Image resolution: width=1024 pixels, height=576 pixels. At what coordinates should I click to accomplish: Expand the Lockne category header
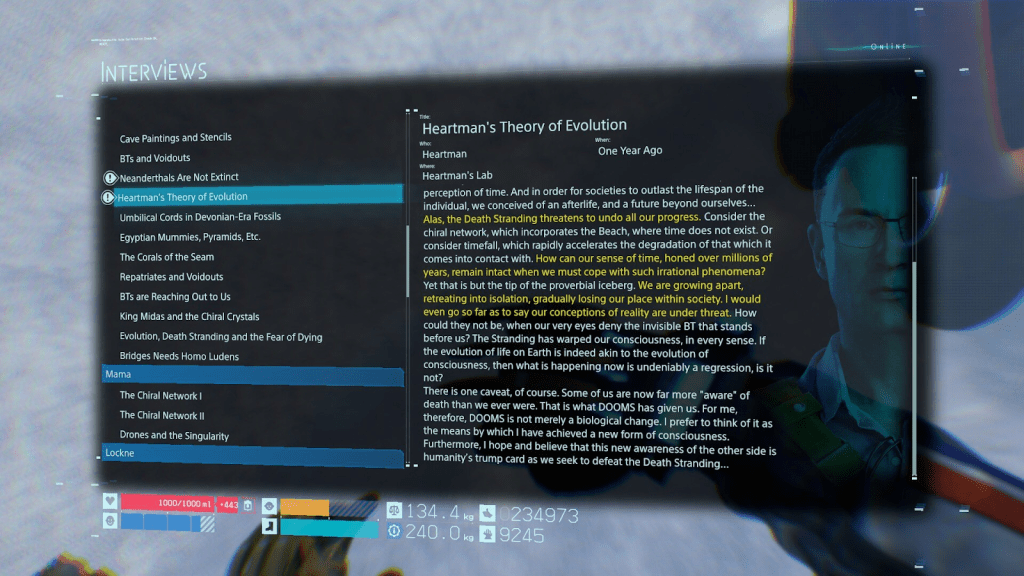(252, 454)
